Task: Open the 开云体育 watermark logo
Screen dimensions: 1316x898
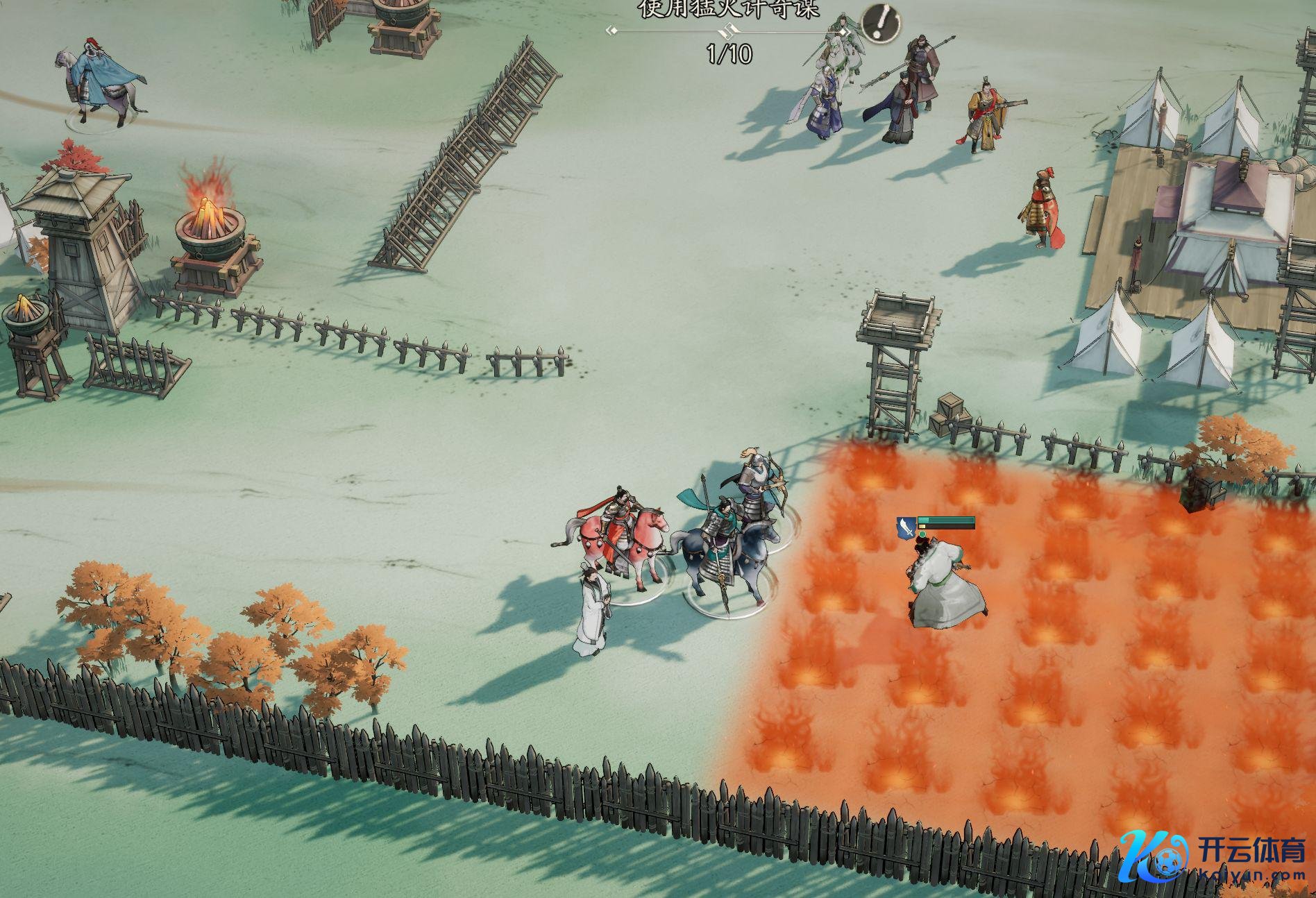Action: pyautogui.click(x=1214, y=858)
